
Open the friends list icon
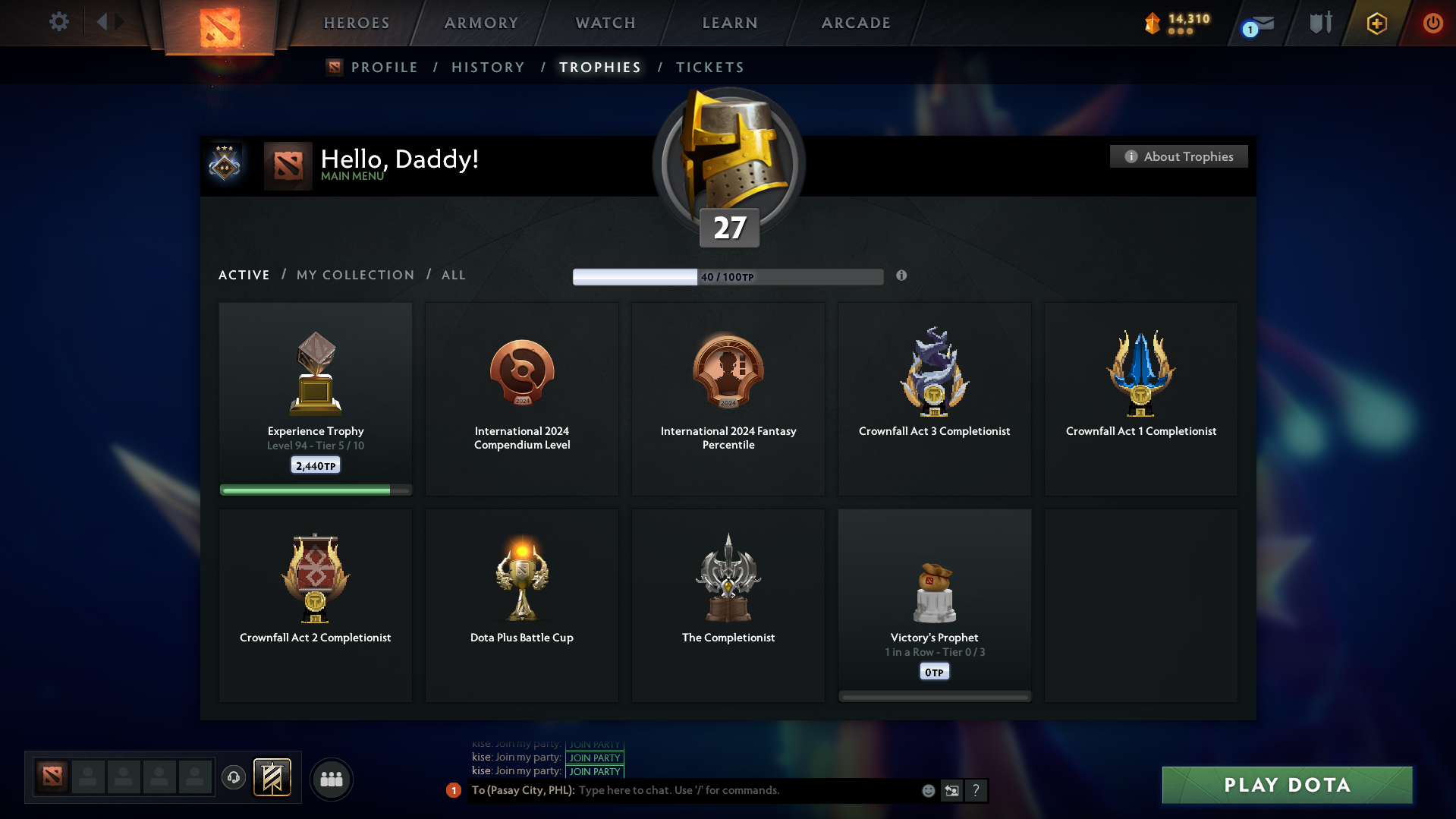click(331, 779)
